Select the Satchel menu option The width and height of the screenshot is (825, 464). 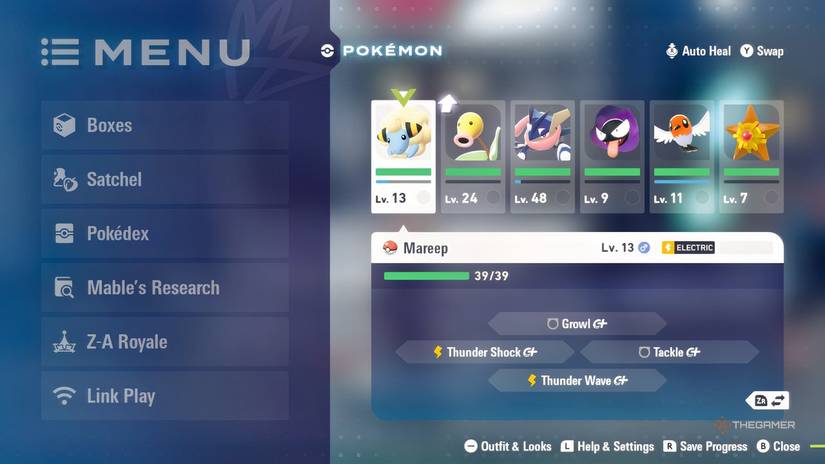(165, 180)
